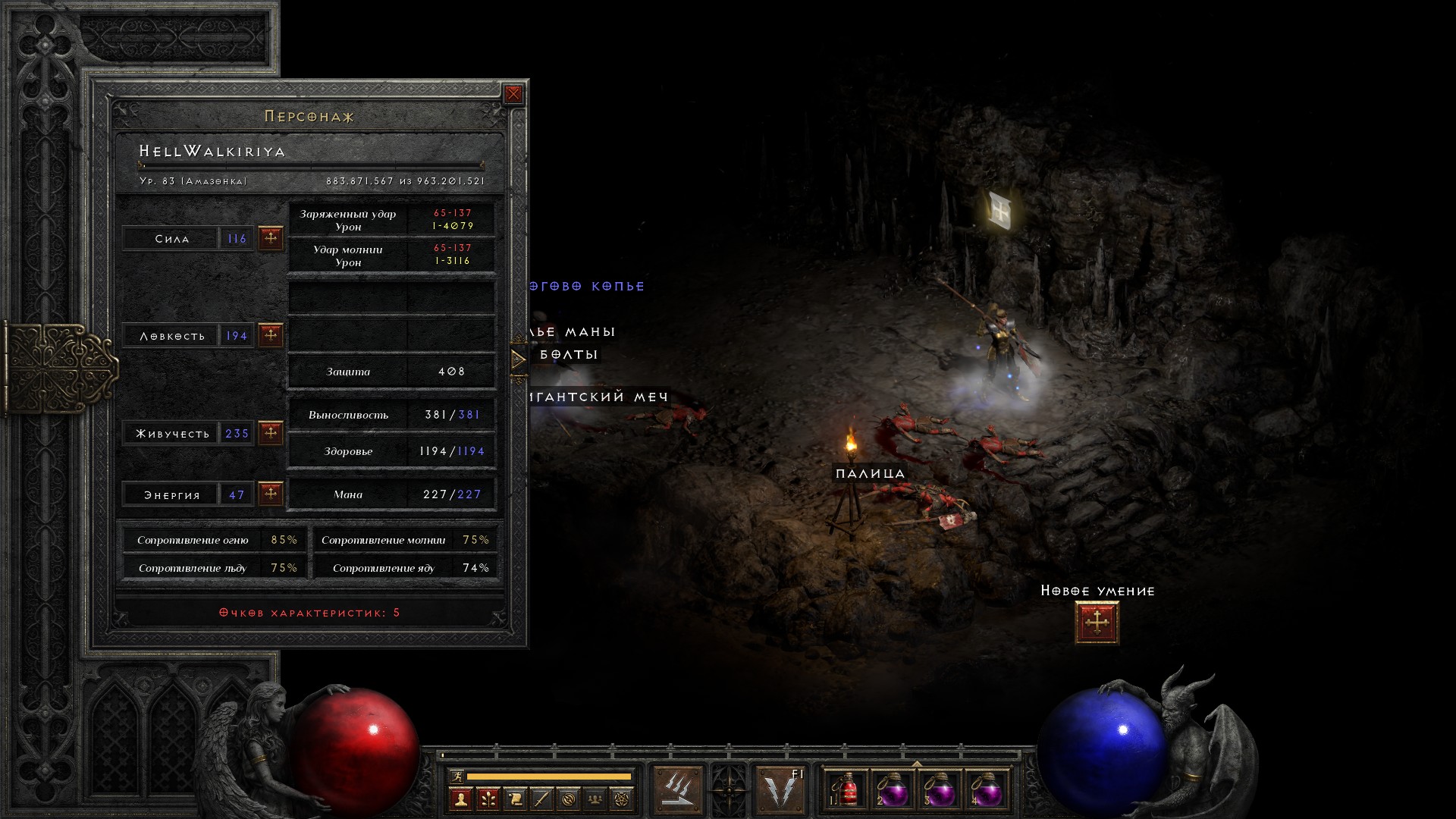Screen dimensions: 1456x819
Task: Open the sword icon in the mini menu
Action: [541, 799]
